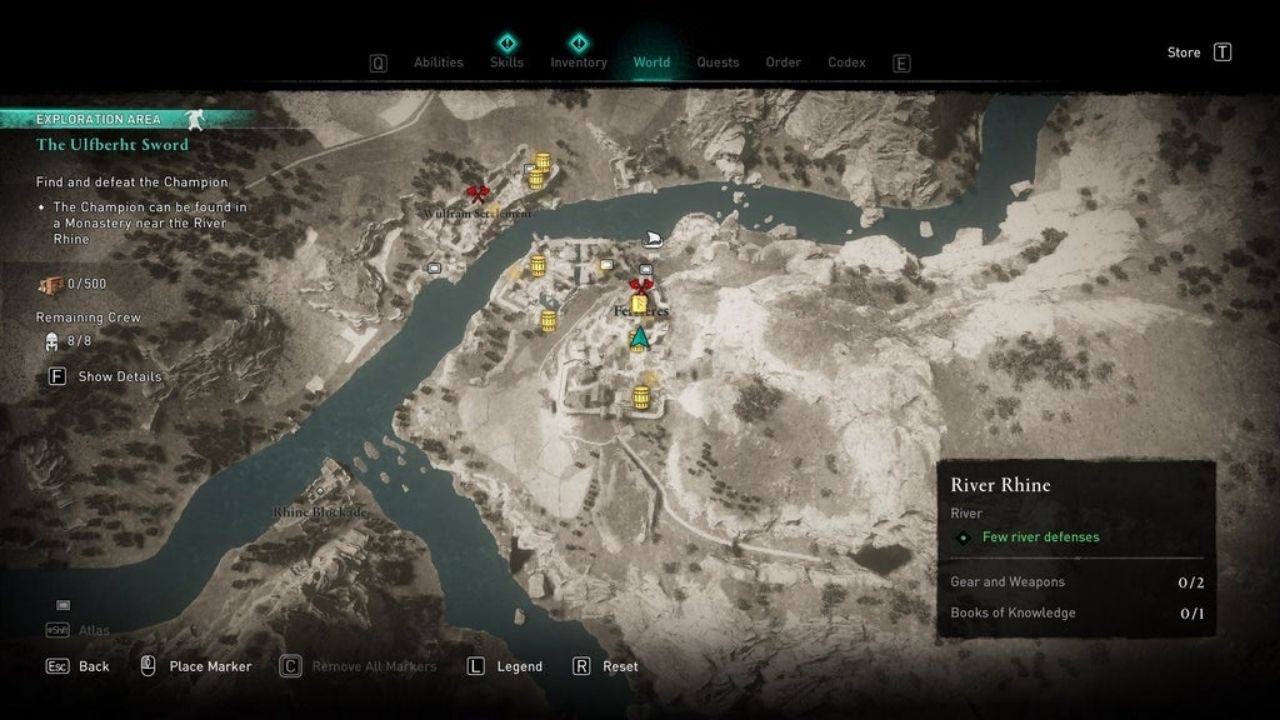Select the Ferrieres crossed-axes raid marker
Viewport: 1280px width, 720px height.
pos(641,287)
